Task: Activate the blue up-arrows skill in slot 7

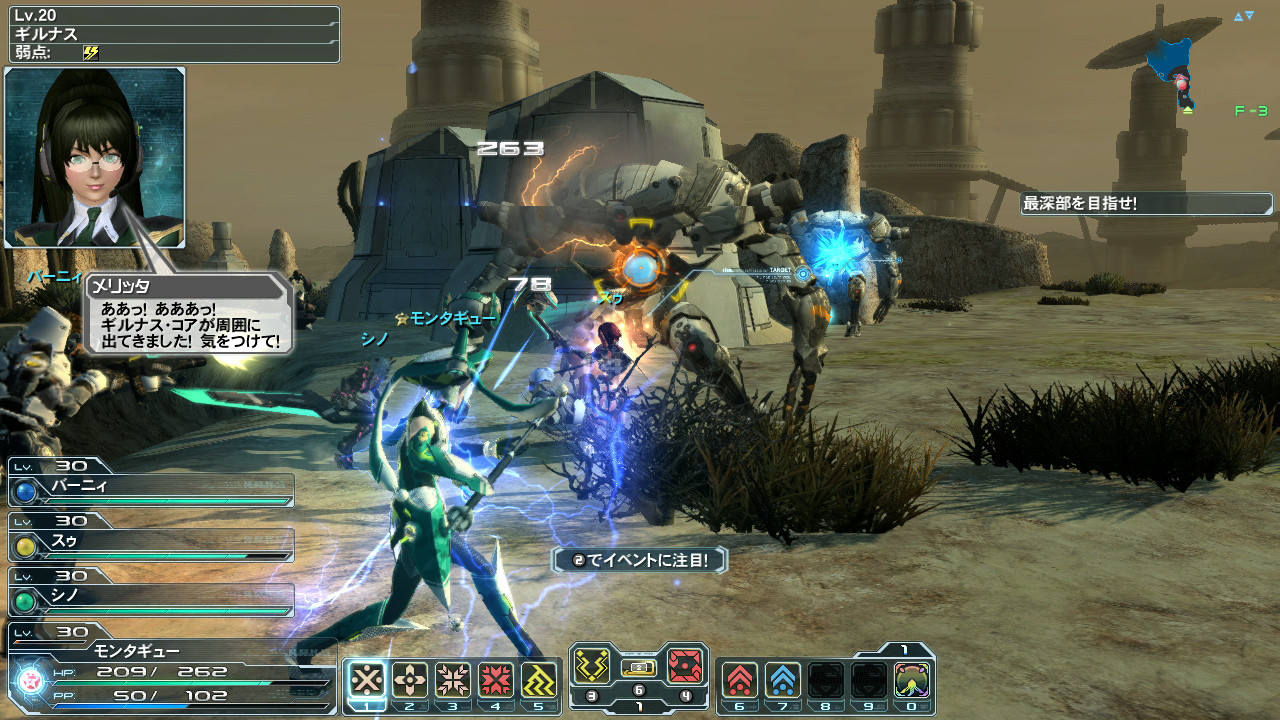Action: (x=782, y=680)
